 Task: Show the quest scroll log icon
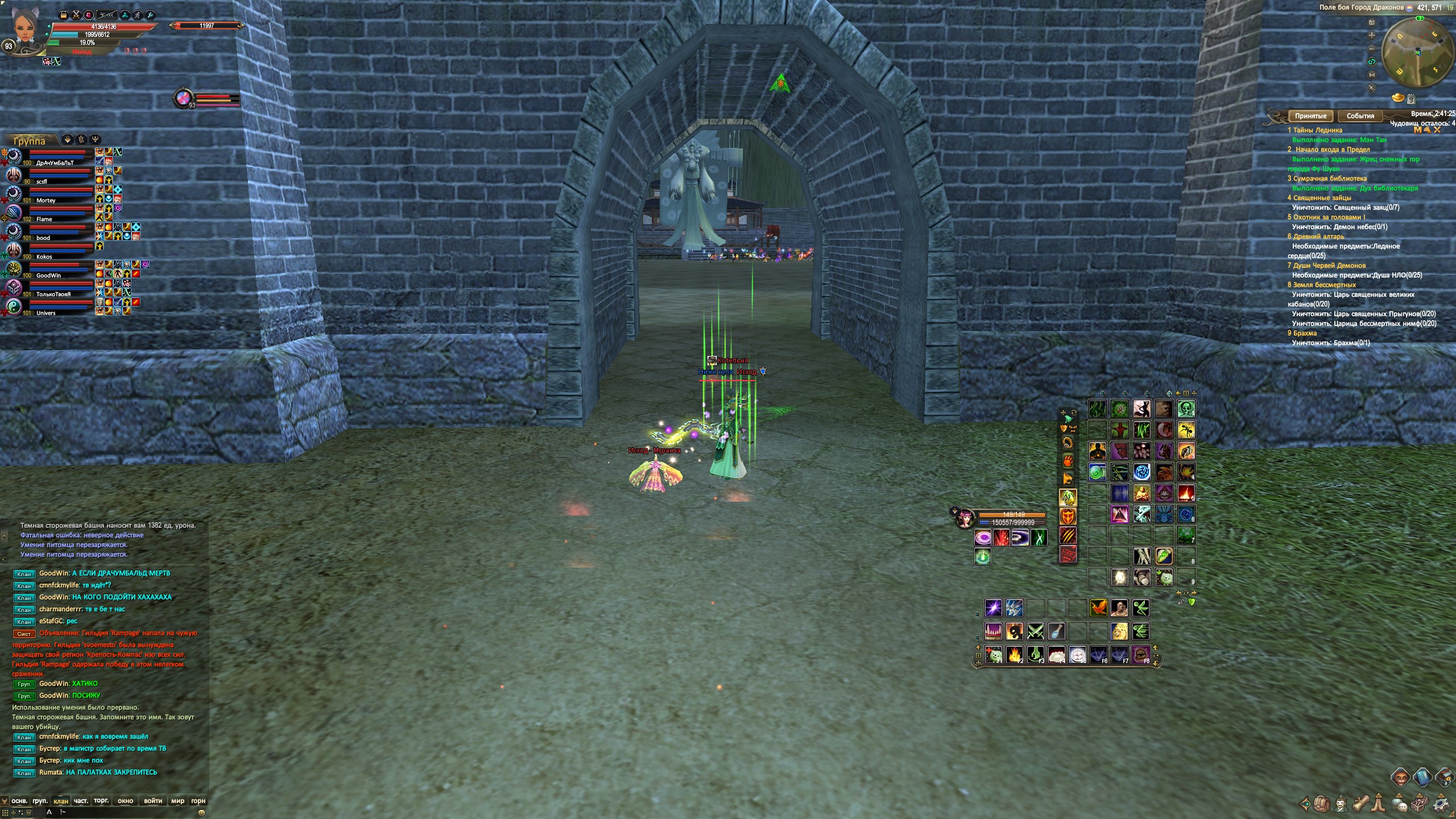(x=1360, y=804)
